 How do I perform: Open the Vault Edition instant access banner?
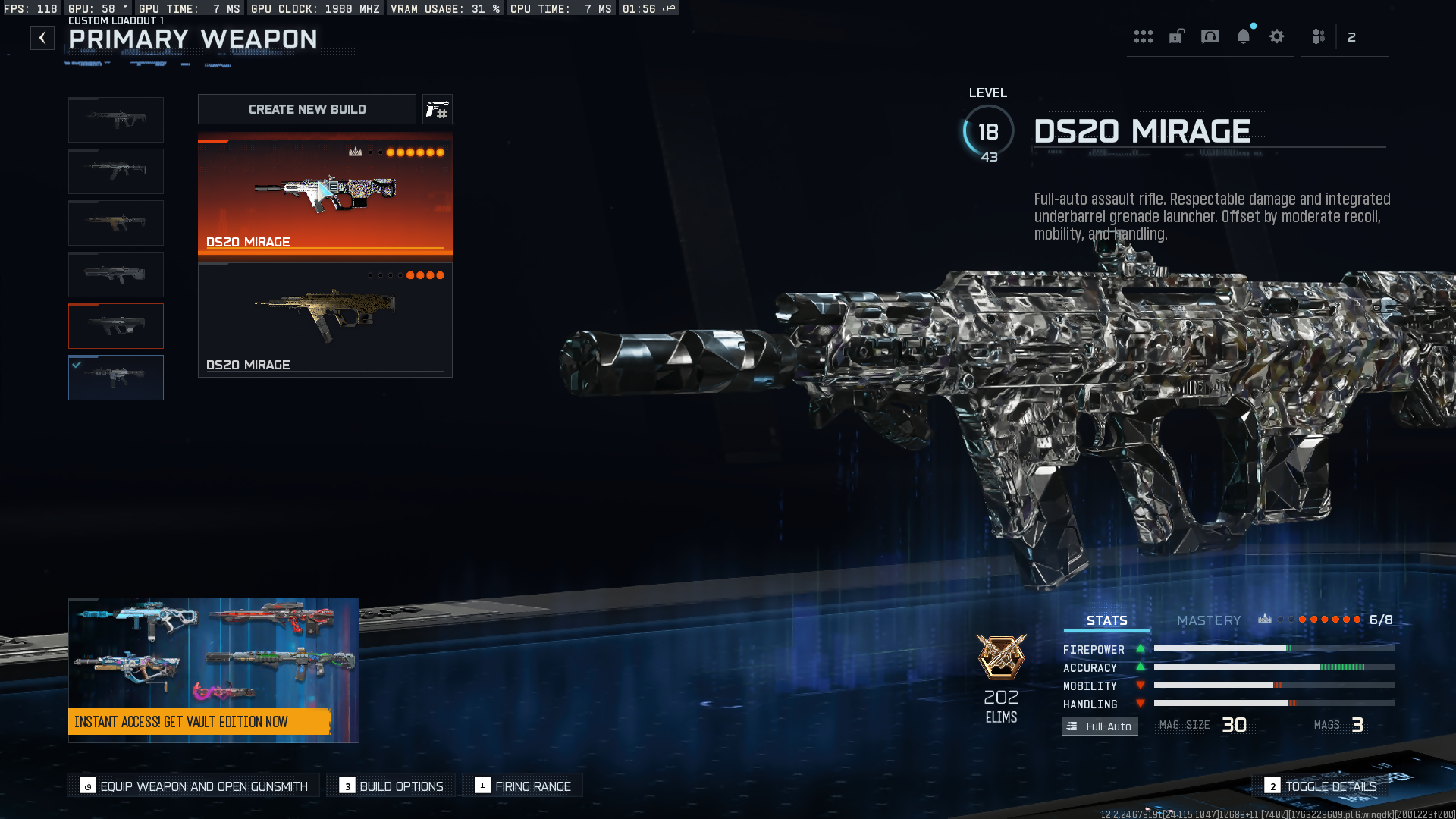213,670
